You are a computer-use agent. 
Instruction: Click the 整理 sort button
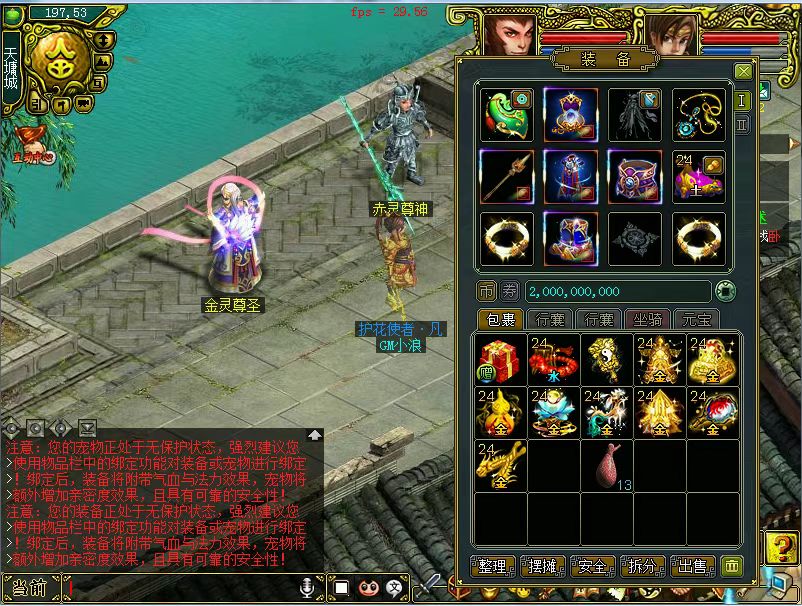(494, 566)
